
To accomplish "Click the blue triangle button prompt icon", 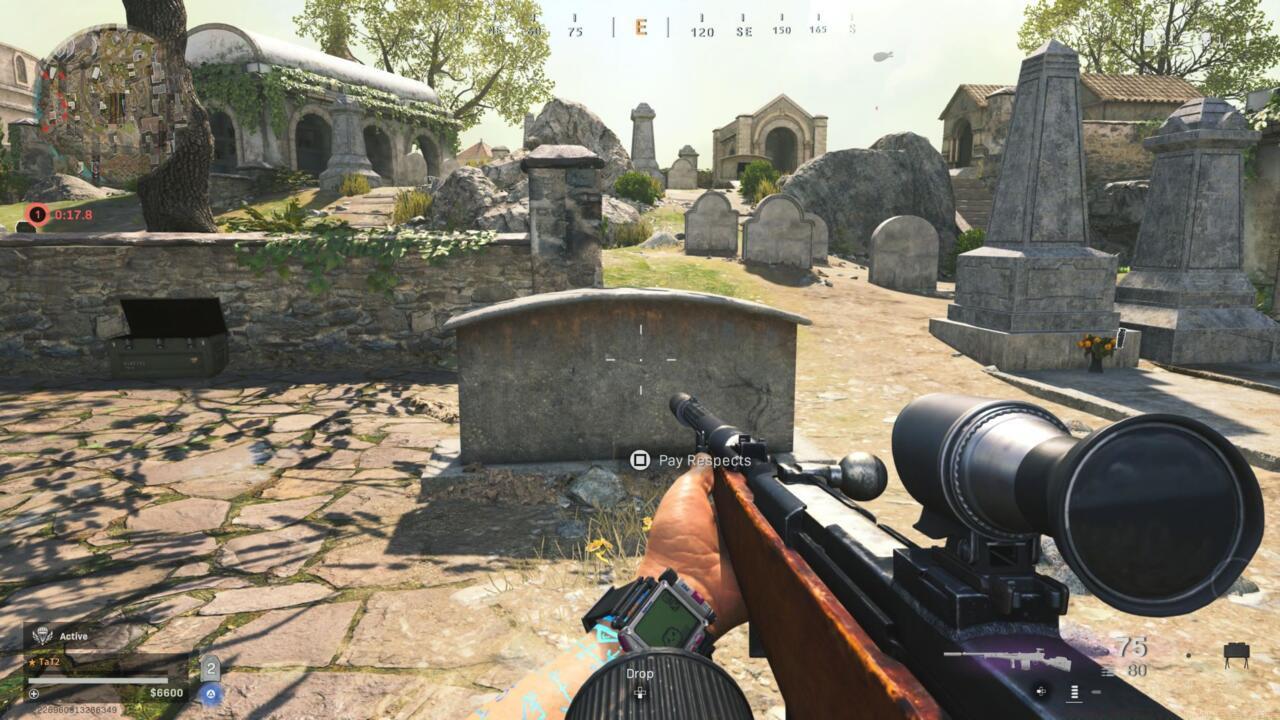I will (x=211, y=693).
